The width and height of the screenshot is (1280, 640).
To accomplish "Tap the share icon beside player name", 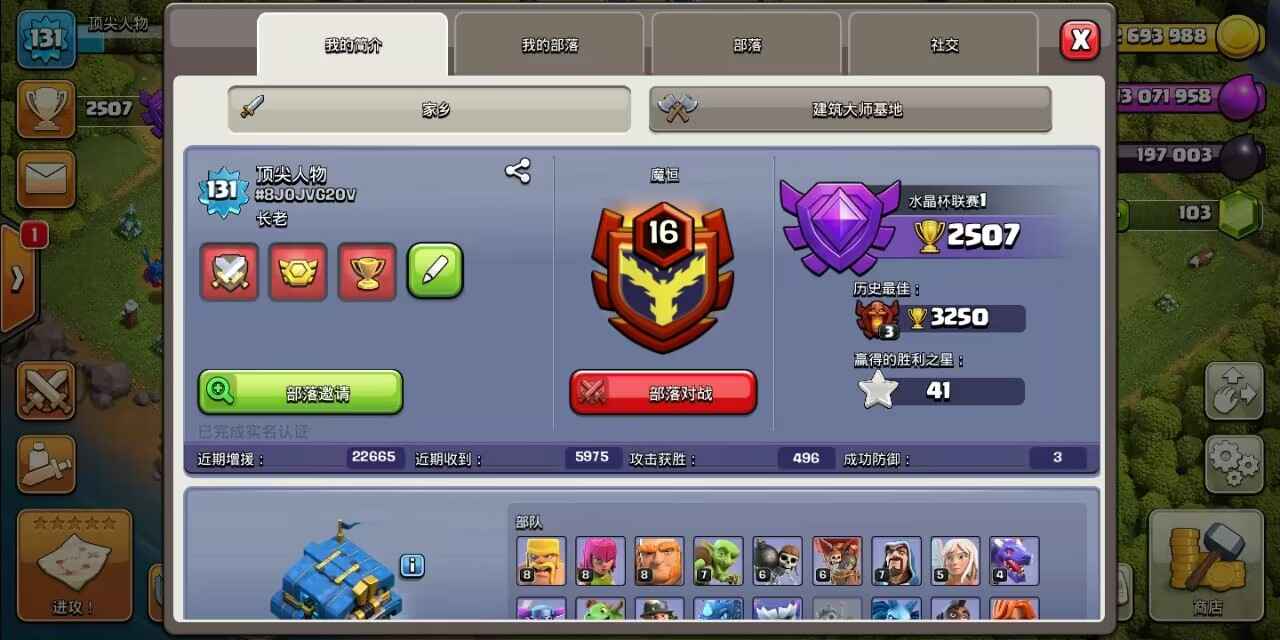I will coord(517,171).
